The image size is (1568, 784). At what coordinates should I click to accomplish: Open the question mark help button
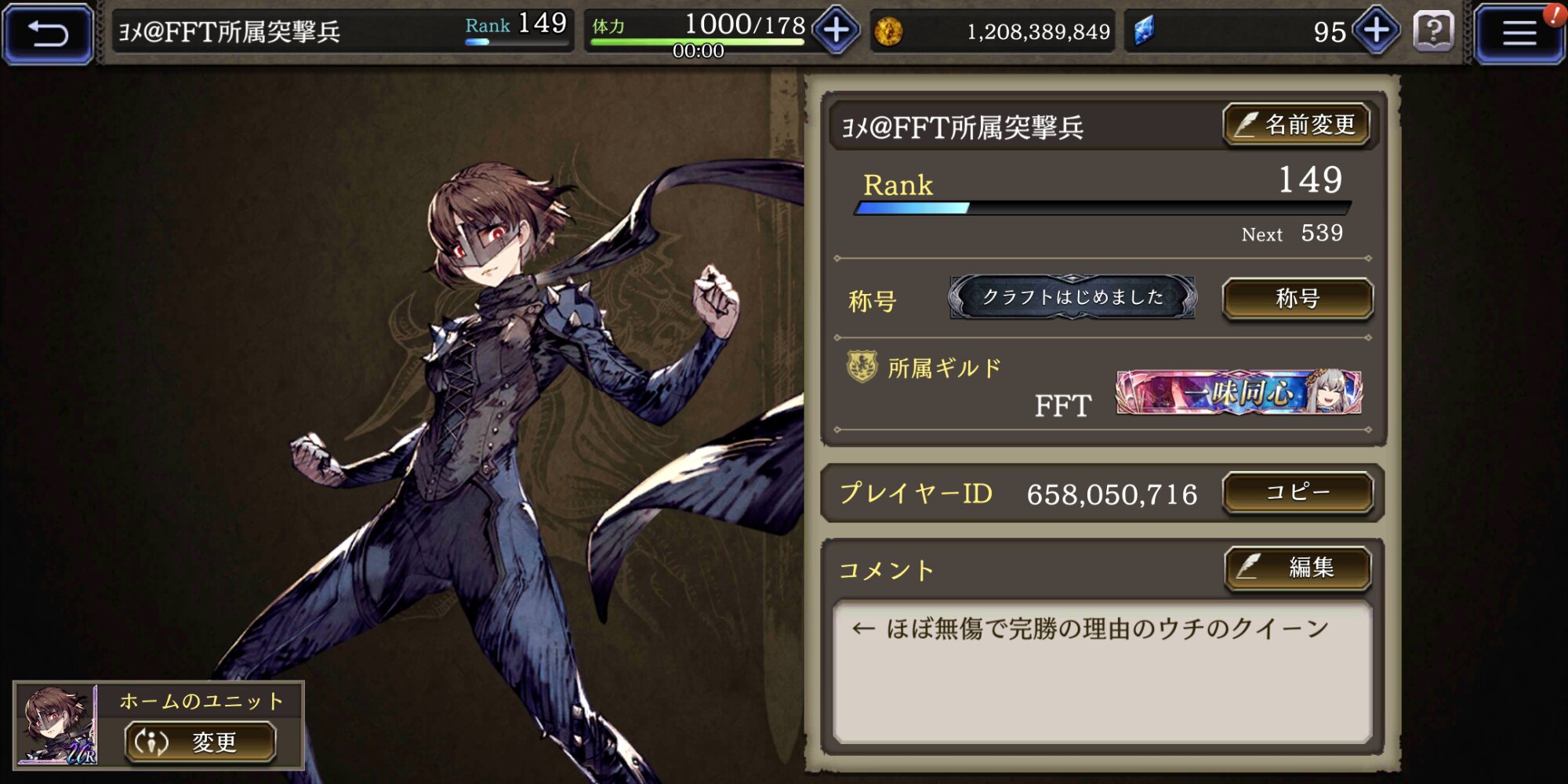(1433, 32)
